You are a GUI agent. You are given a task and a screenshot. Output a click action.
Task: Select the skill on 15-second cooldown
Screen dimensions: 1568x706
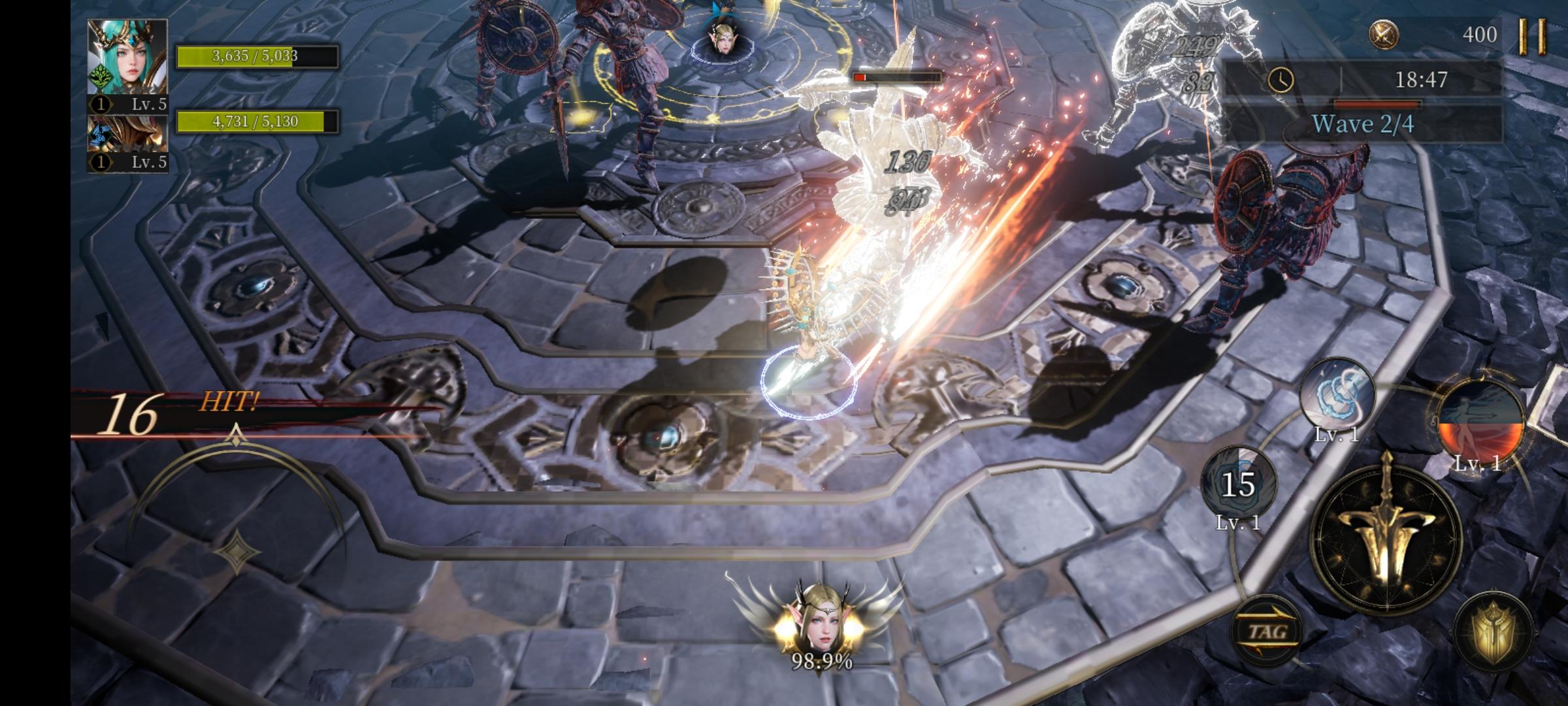1237,484
